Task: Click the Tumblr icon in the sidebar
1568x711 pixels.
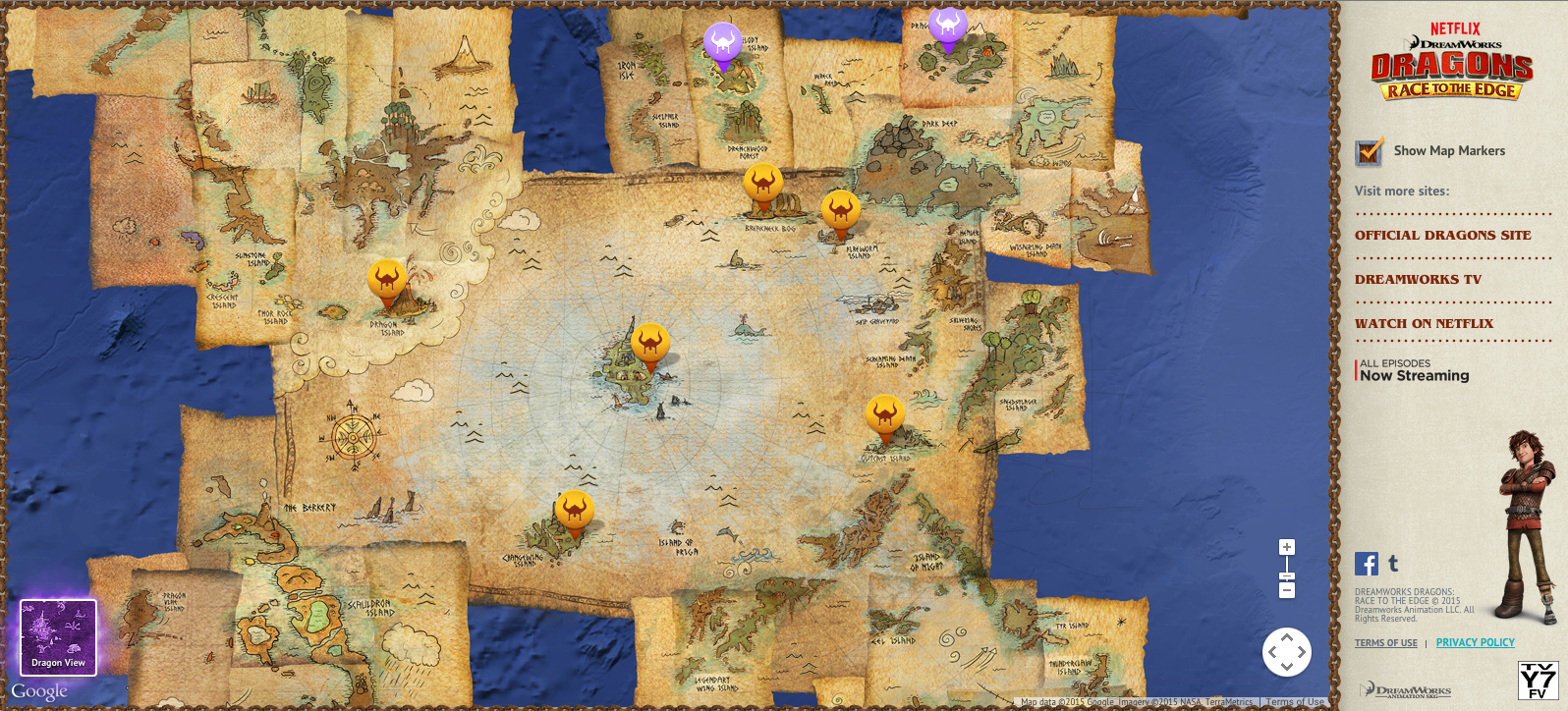Action: (x=1392, y=563)
